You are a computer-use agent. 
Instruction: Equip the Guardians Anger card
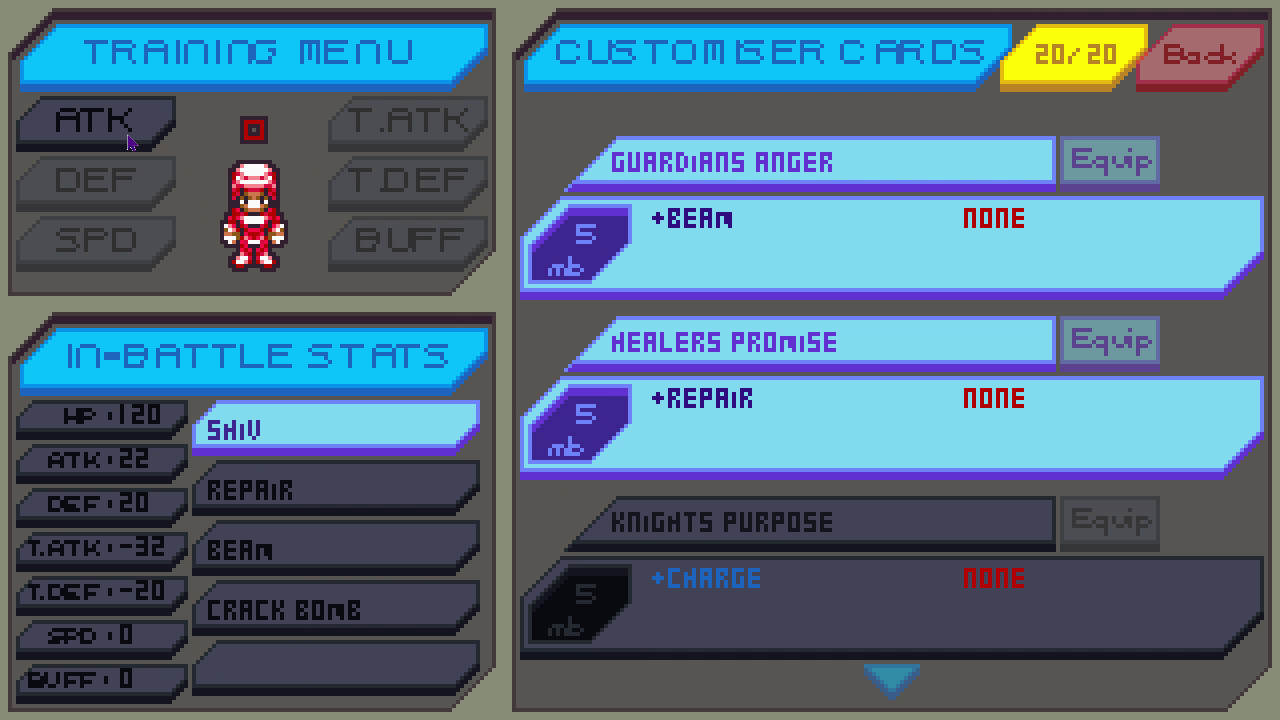pos(1109,160)
